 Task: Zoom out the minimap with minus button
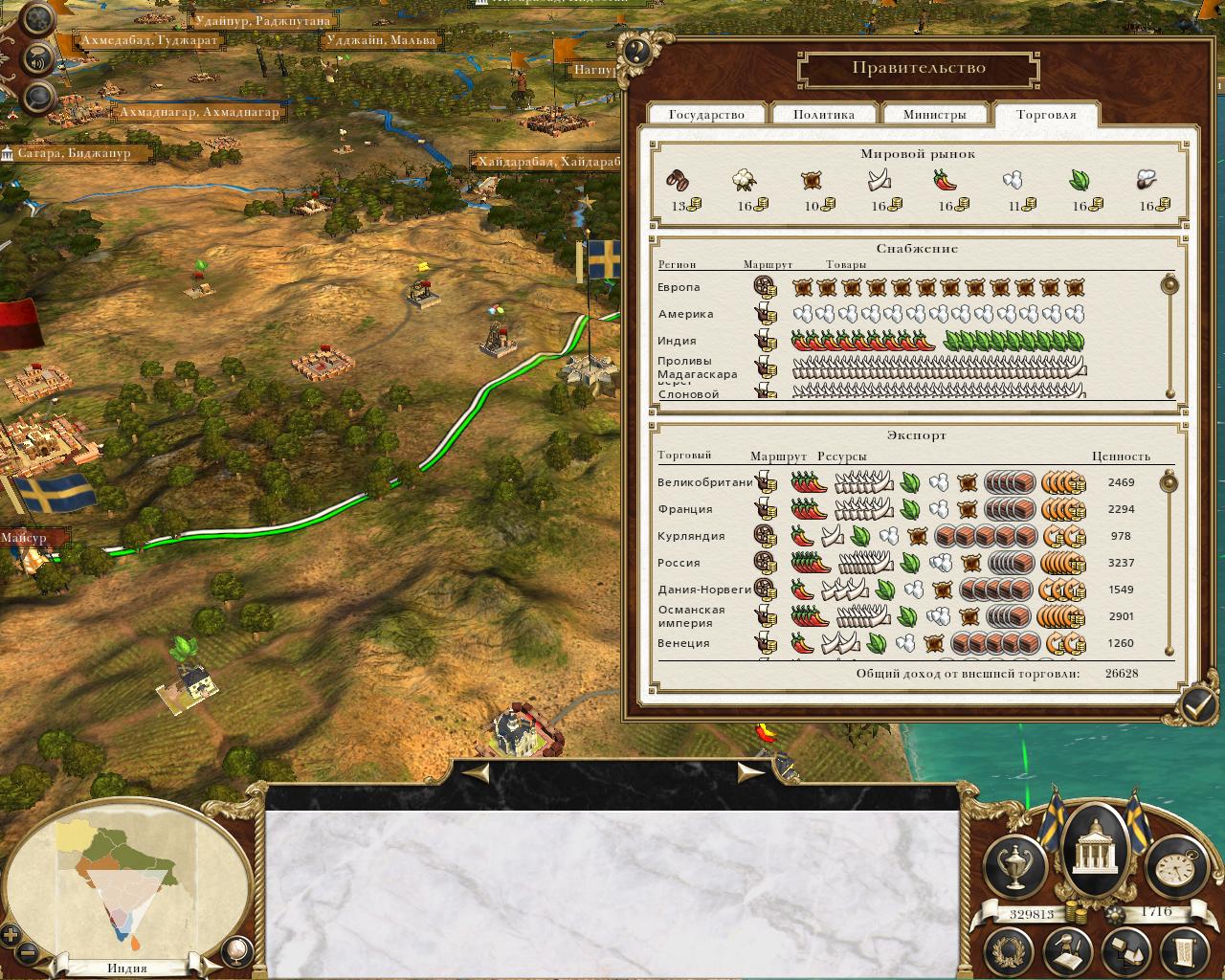pyautogui.click(x=28, y=954)
